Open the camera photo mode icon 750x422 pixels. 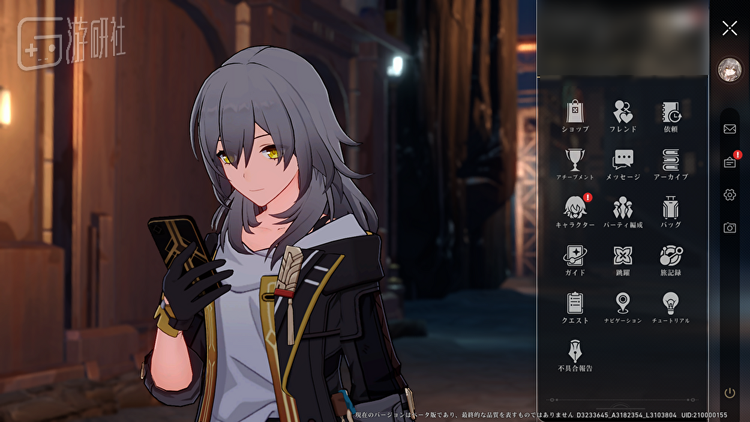pyautogui.click(x=730, y=228)
